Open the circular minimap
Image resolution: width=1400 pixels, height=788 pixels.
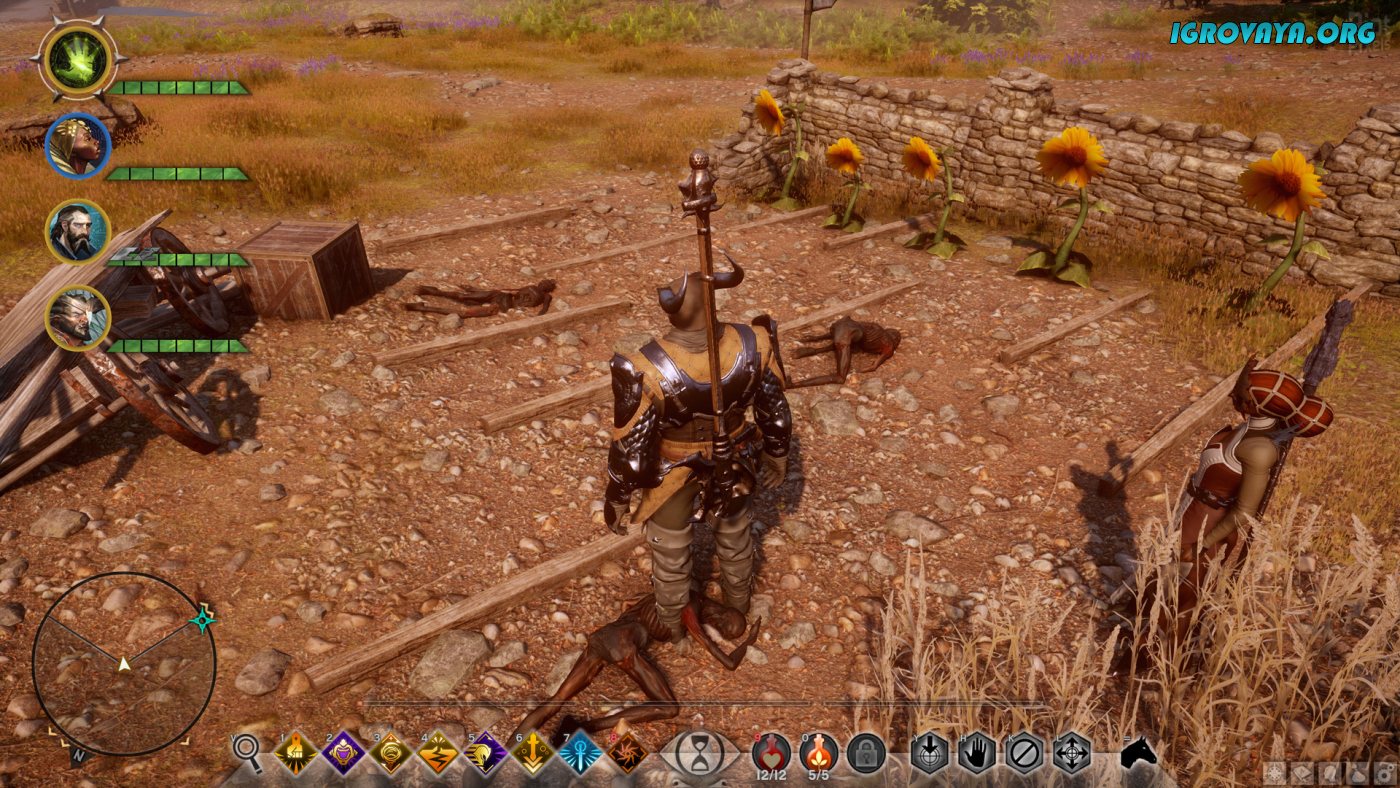coord(124,663)
